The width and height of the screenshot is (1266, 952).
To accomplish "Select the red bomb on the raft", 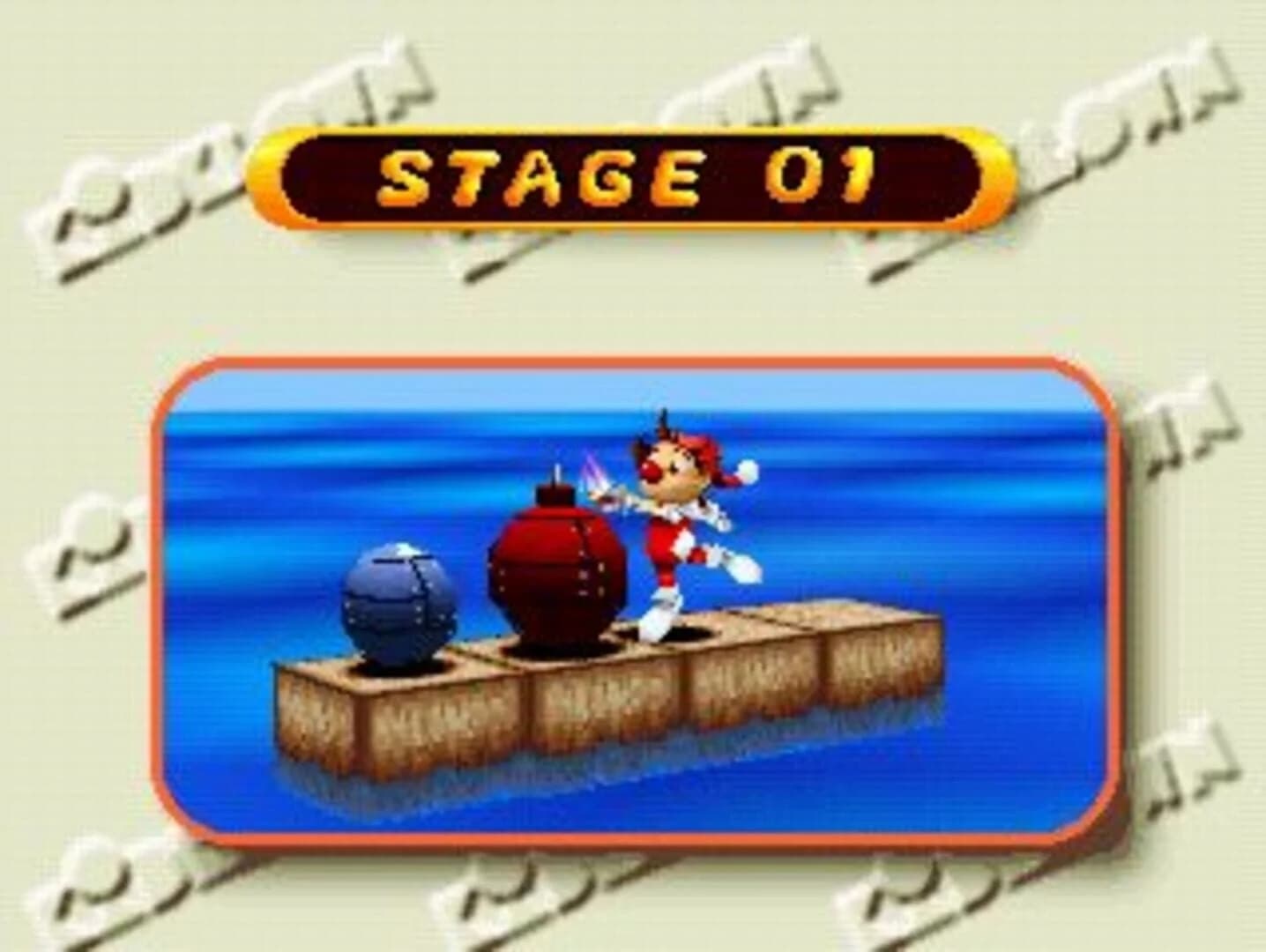I will (x=555, y=564).
